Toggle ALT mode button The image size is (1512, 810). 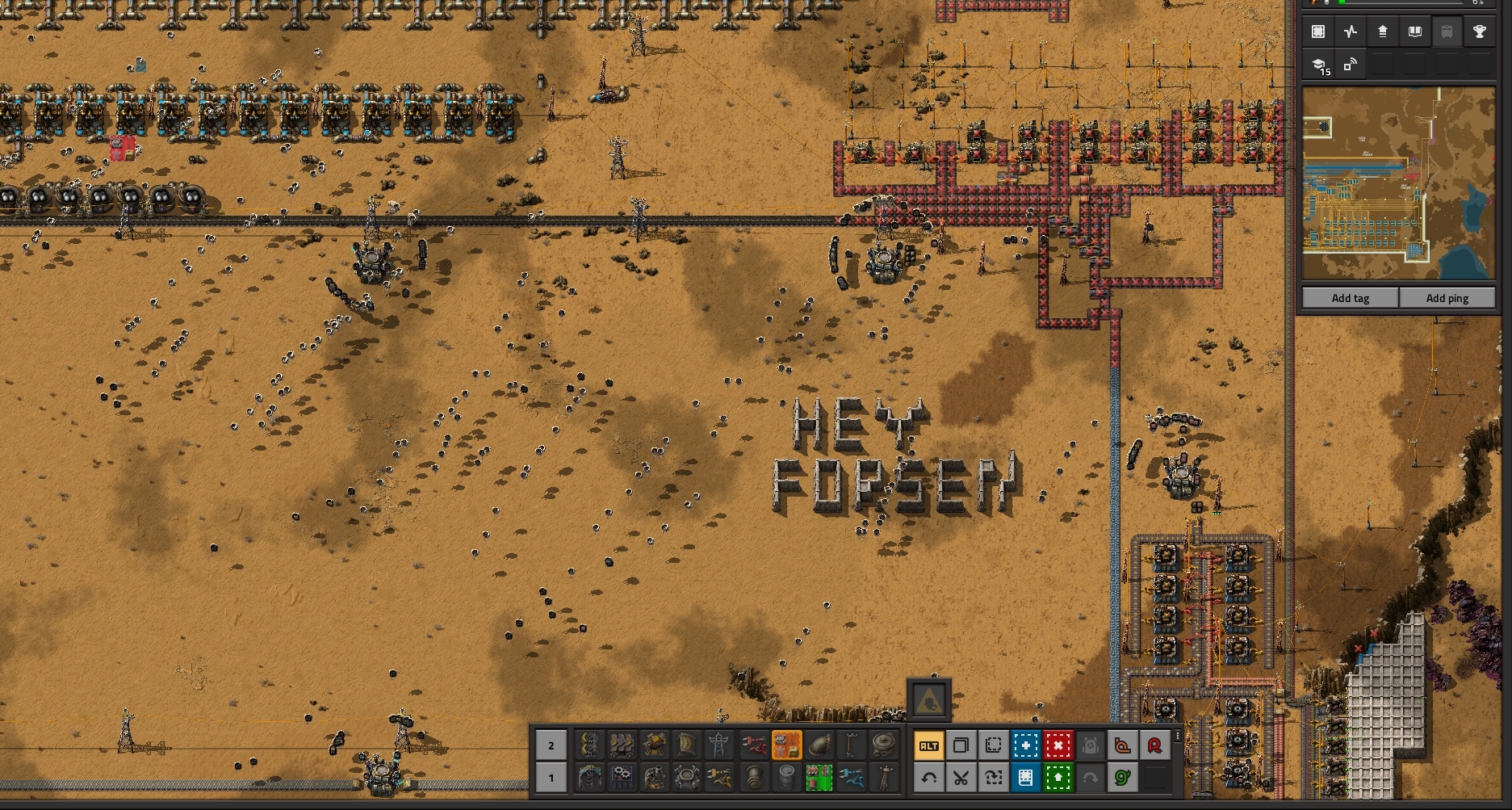pyautogui.click(x=928, y=745)
